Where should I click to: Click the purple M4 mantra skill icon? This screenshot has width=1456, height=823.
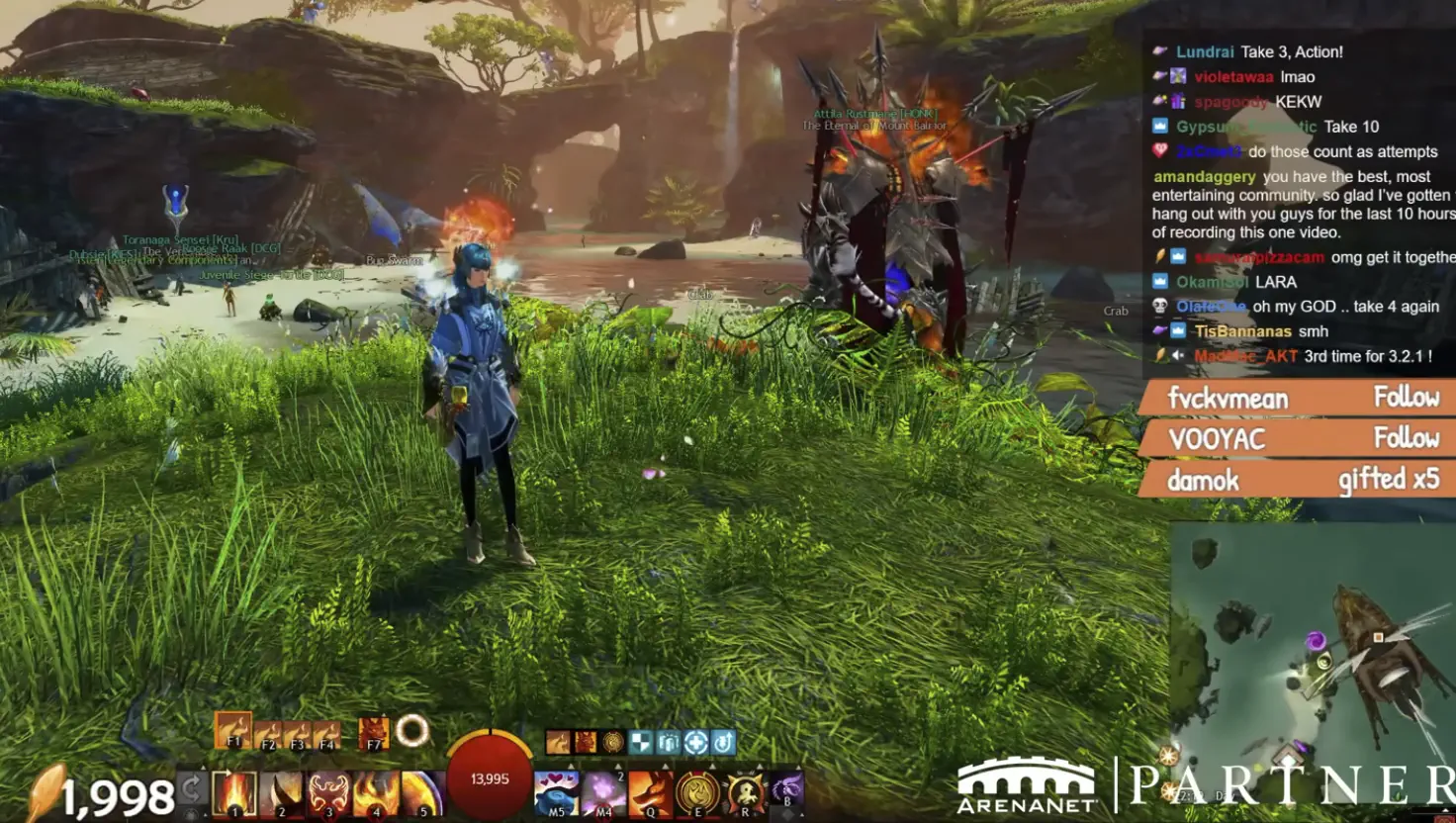coord(603,794)
